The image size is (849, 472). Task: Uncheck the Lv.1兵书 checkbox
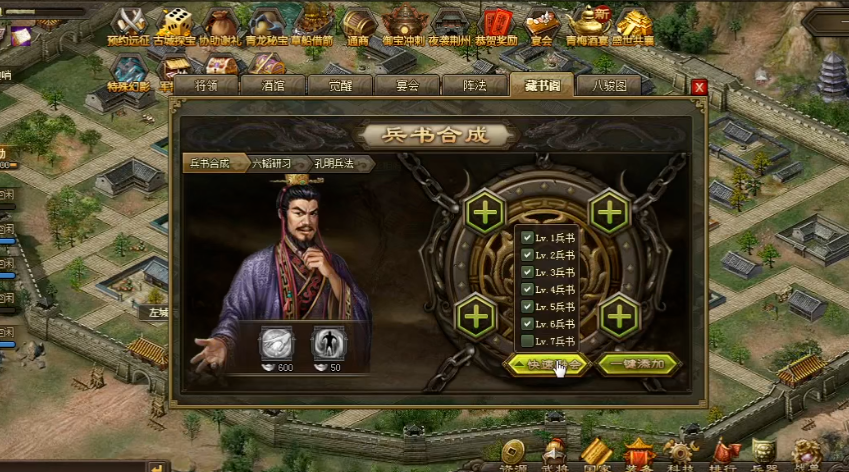coord(527,238)
